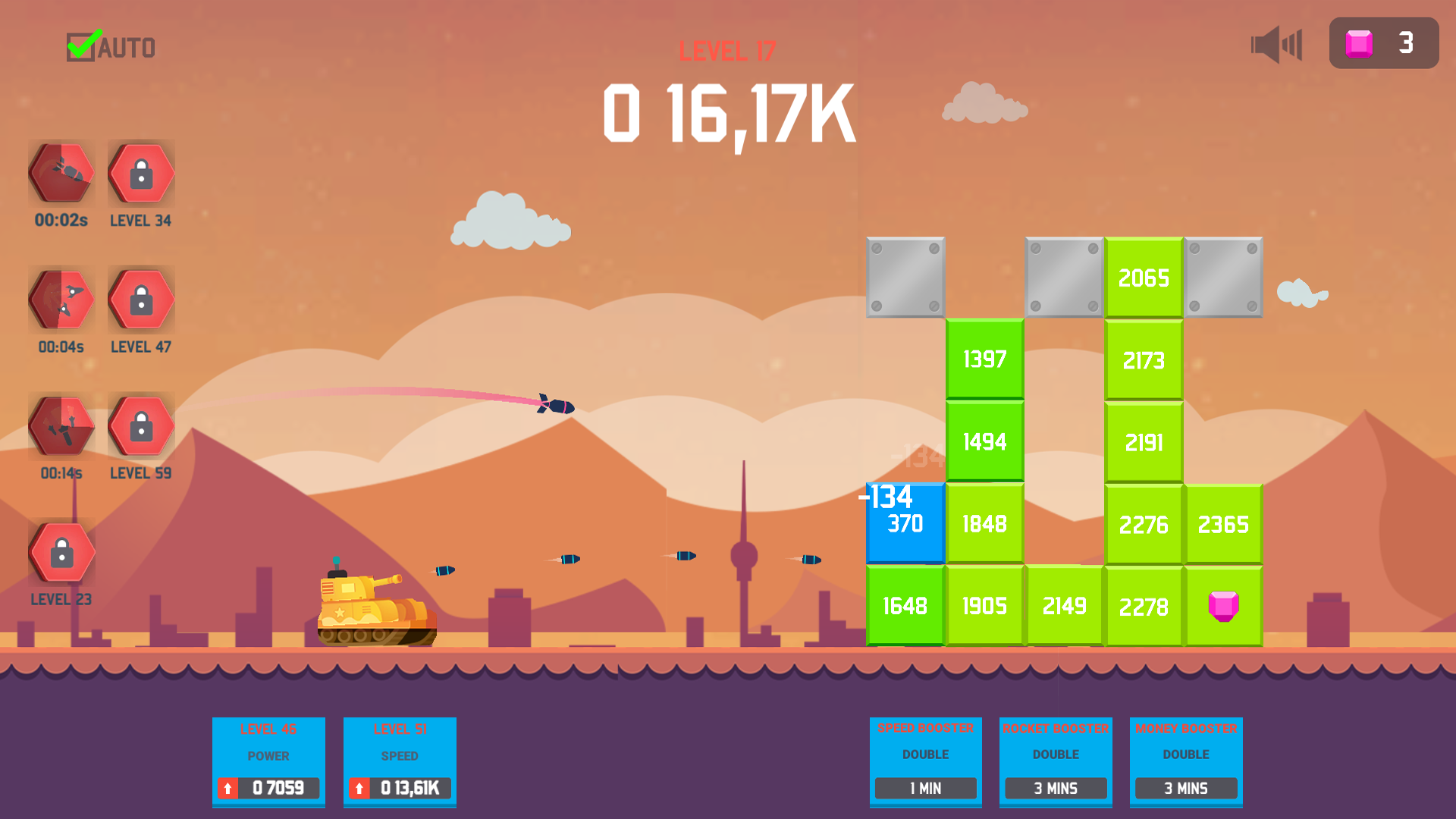Select the rocket booster with 00:02s timer
The width and height of the screenshot is (1456, 819).
point(61,173)
